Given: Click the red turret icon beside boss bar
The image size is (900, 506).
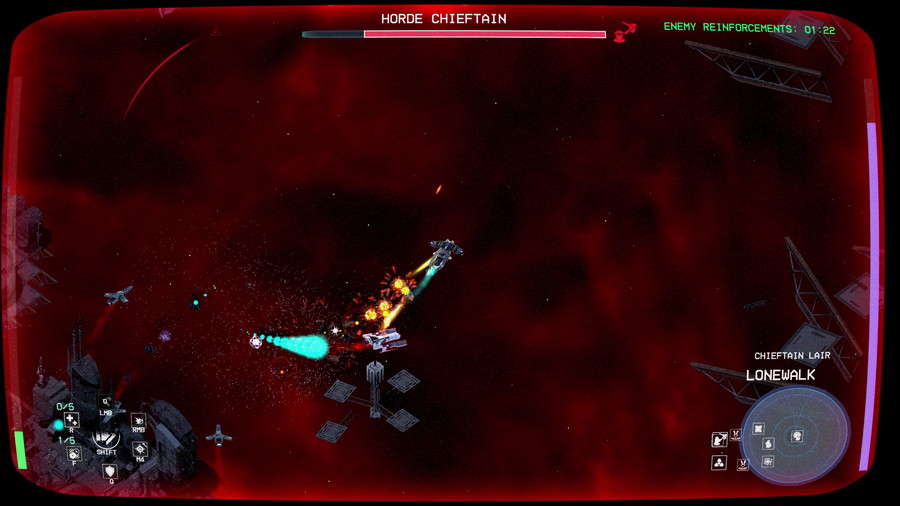Looking at the screenshot, I should tap(625, 33).
